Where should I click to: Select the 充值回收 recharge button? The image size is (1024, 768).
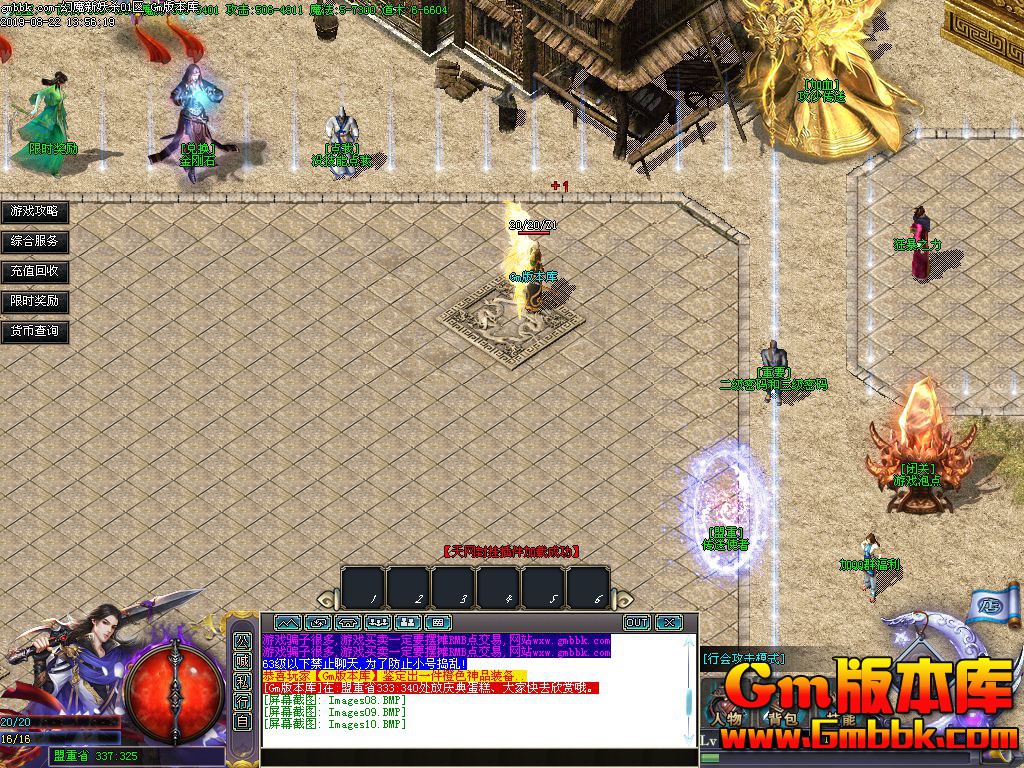click(x=35, y=271)
